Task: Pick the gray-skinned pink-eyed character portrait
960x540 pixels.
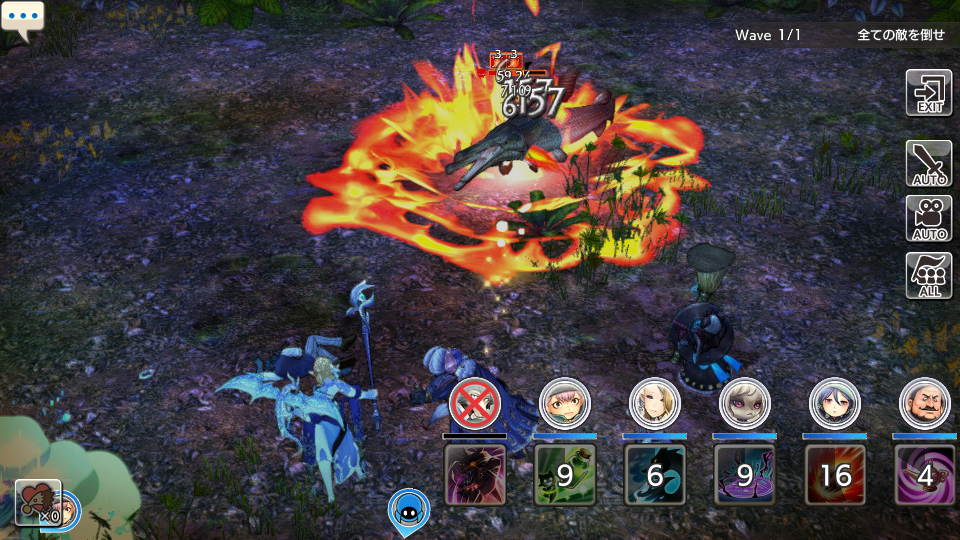Action: (x=745, y=403)
